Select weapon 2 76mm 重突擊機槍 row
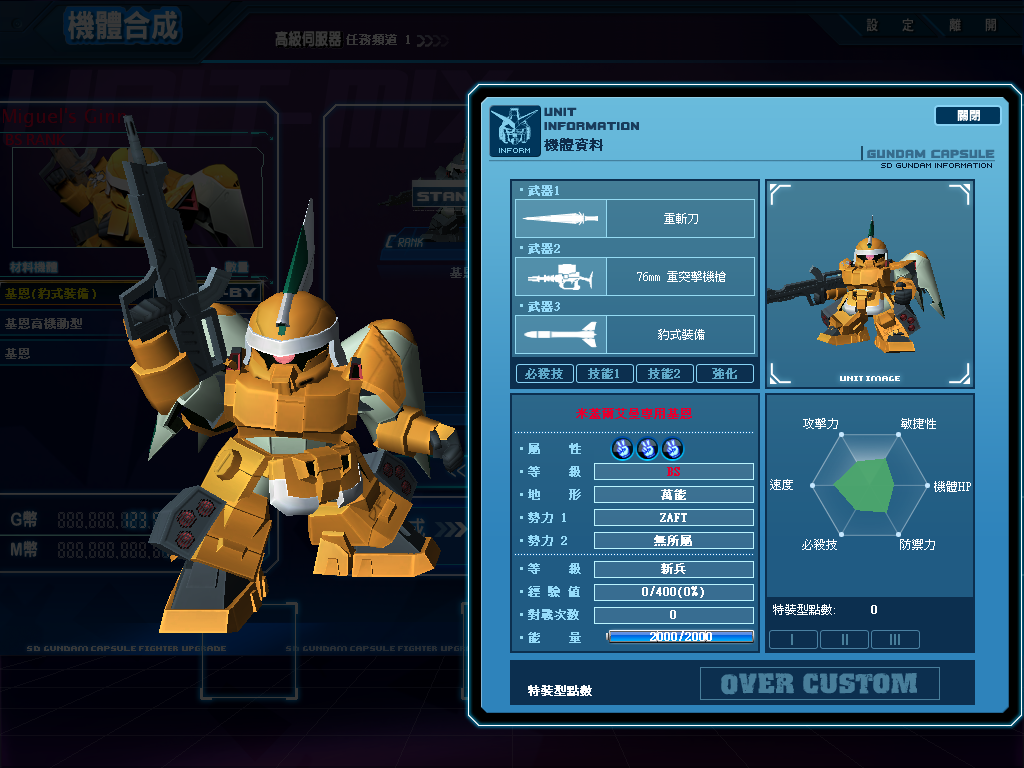This screenshot has height=768, width=1024. (635, 276)
